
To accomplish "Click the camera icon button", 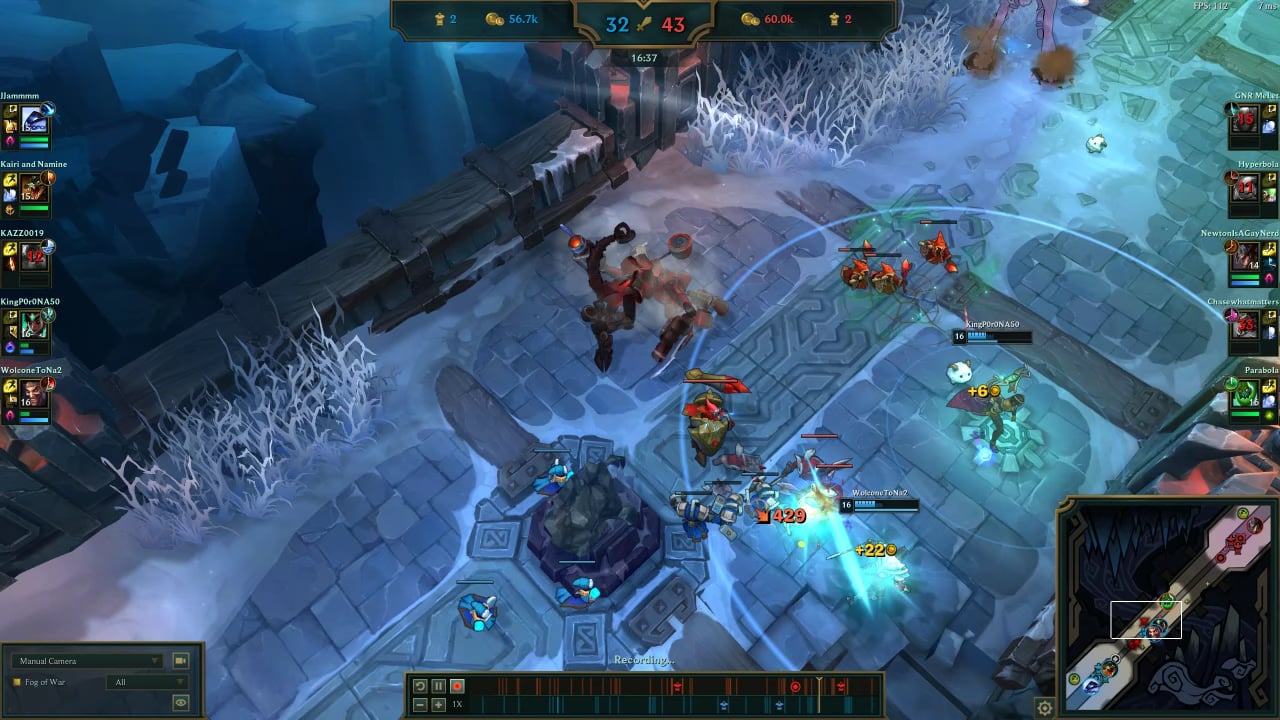I will [181, 661].
